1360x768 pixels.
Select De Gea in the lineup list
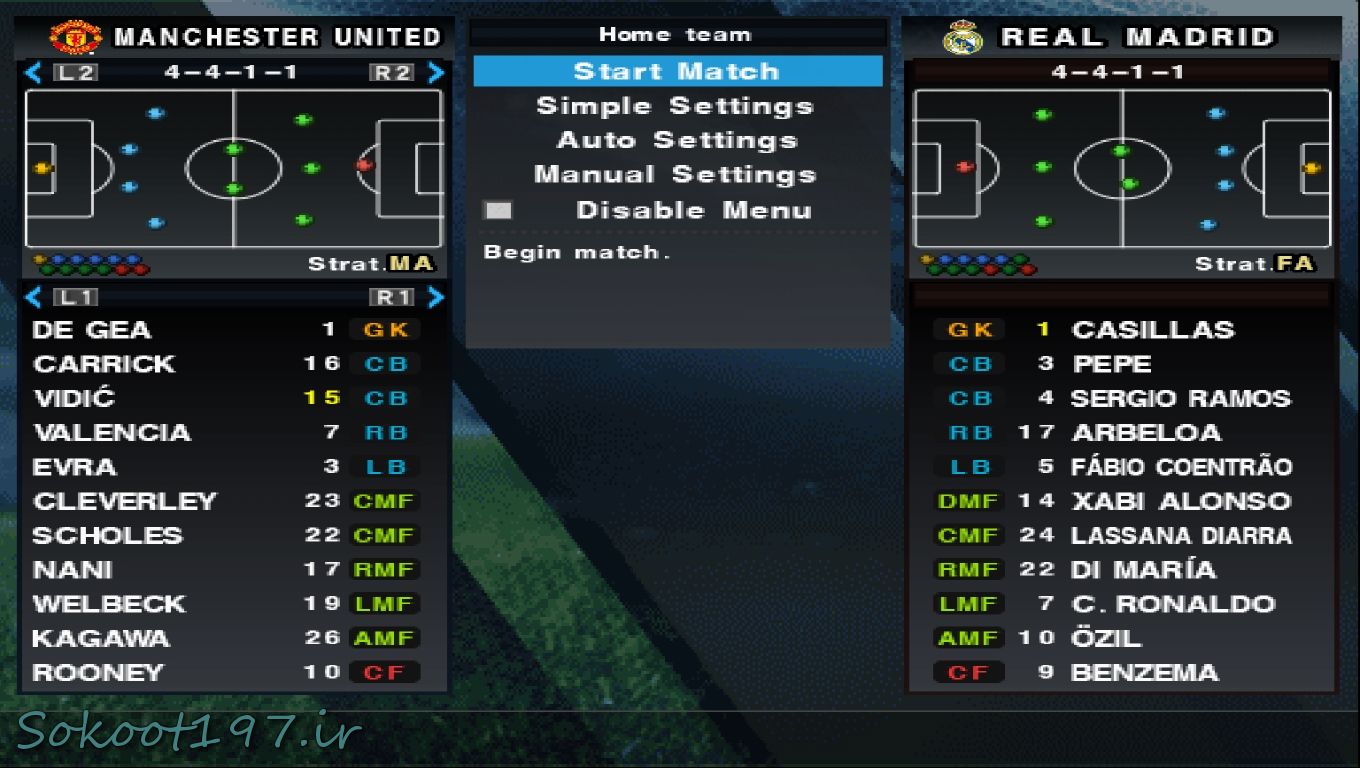pos(92,330)
